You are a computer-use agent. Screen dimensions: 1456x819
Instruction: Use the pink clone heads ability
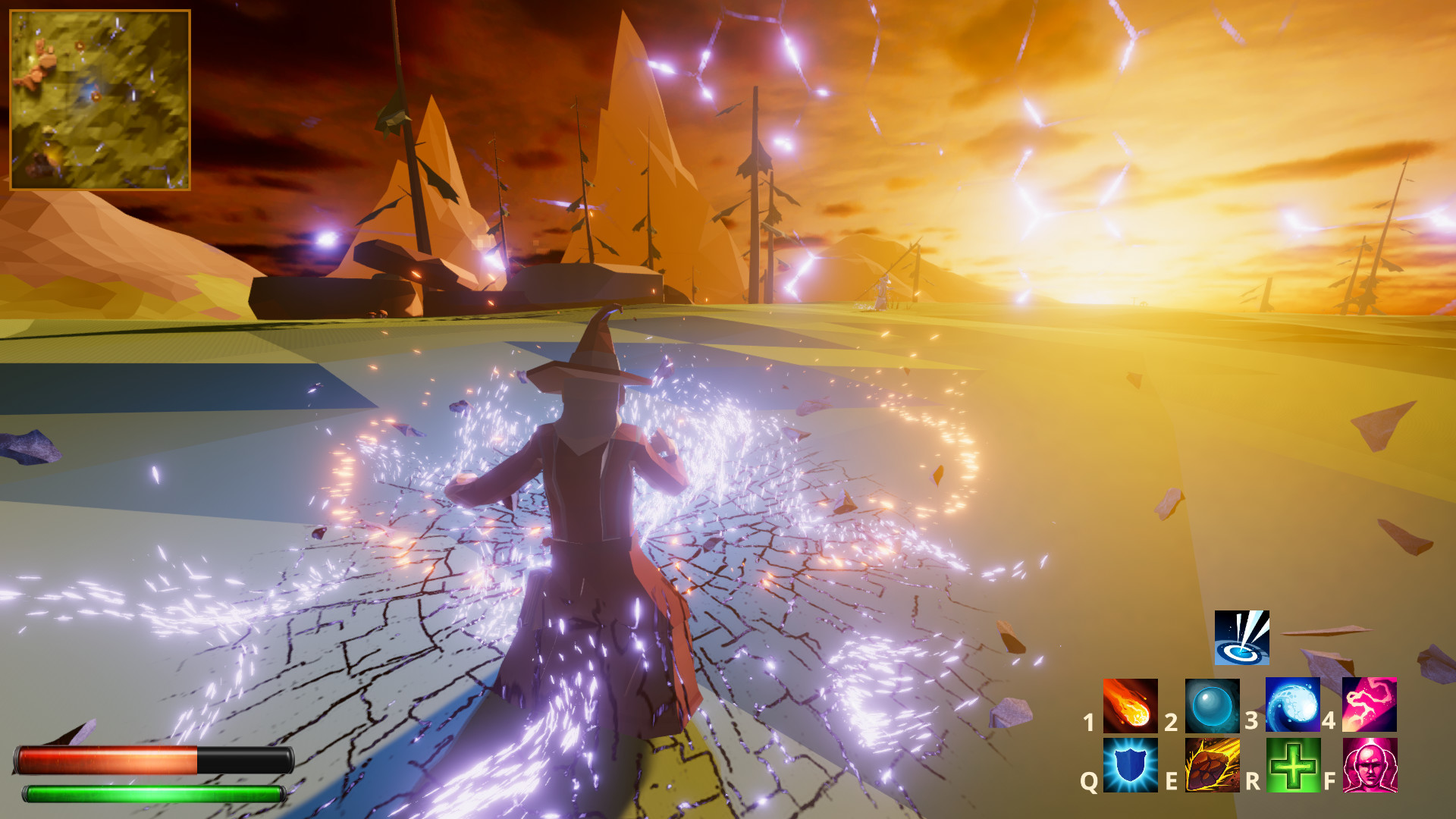click(x=1370, y=765)
